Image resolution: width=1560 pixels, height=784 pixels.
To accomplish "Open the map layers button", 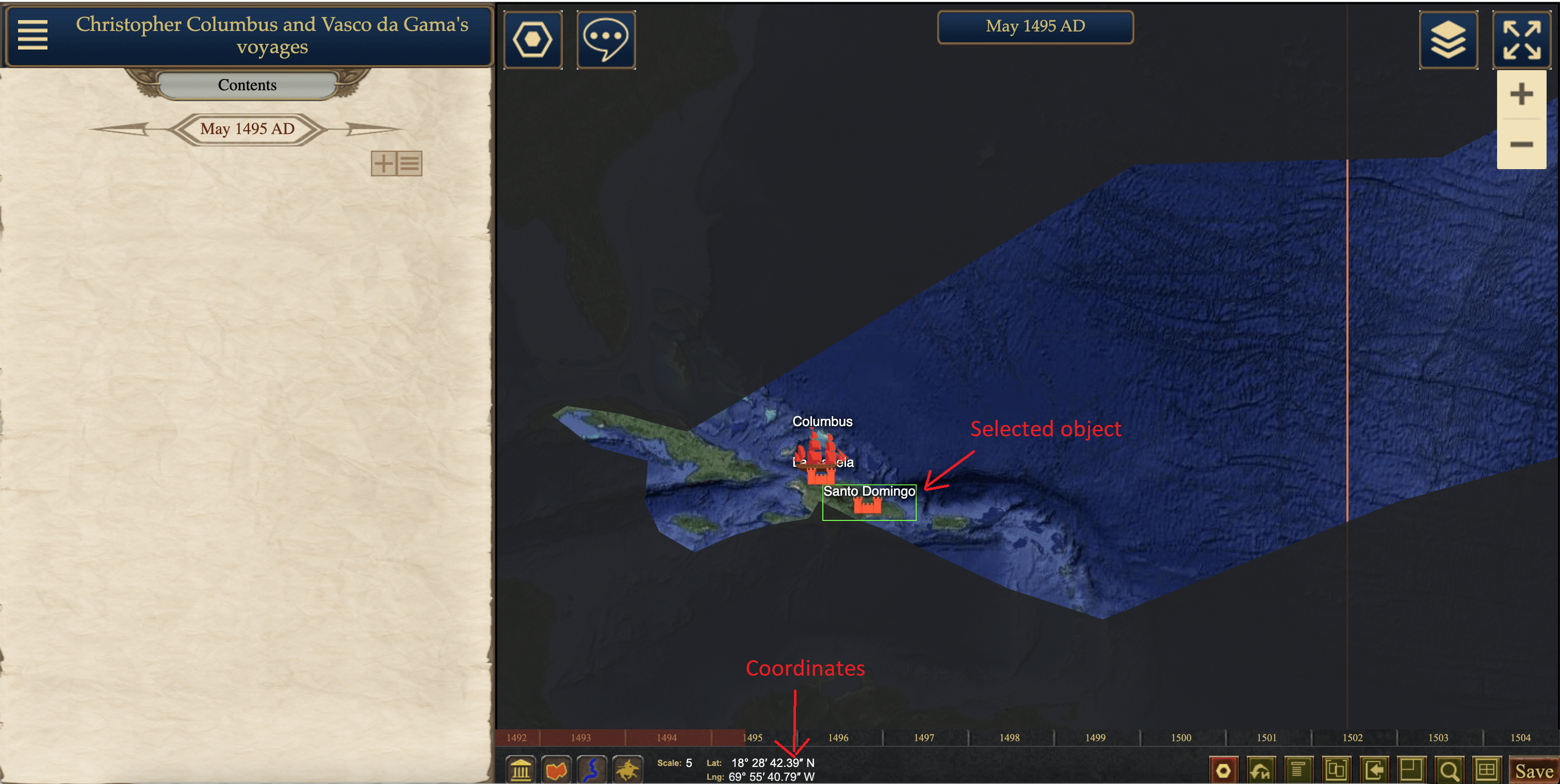I will (x=1448, y=40).
